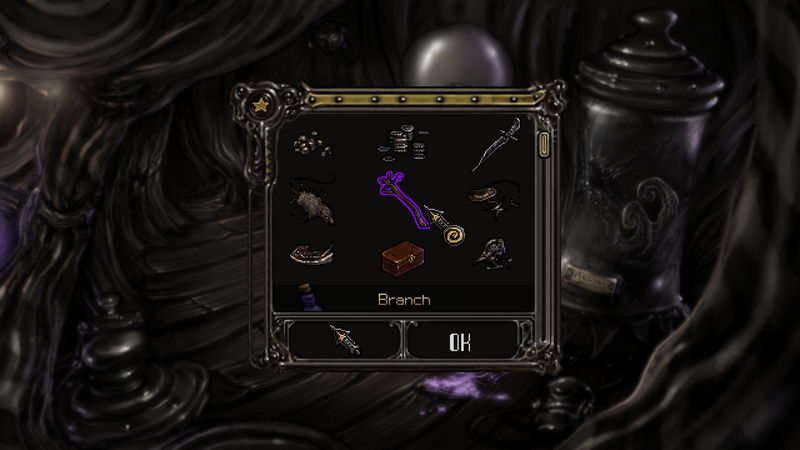Click the gold star corner icon
The height and width of the screenshot is (450, 800).
261,103
